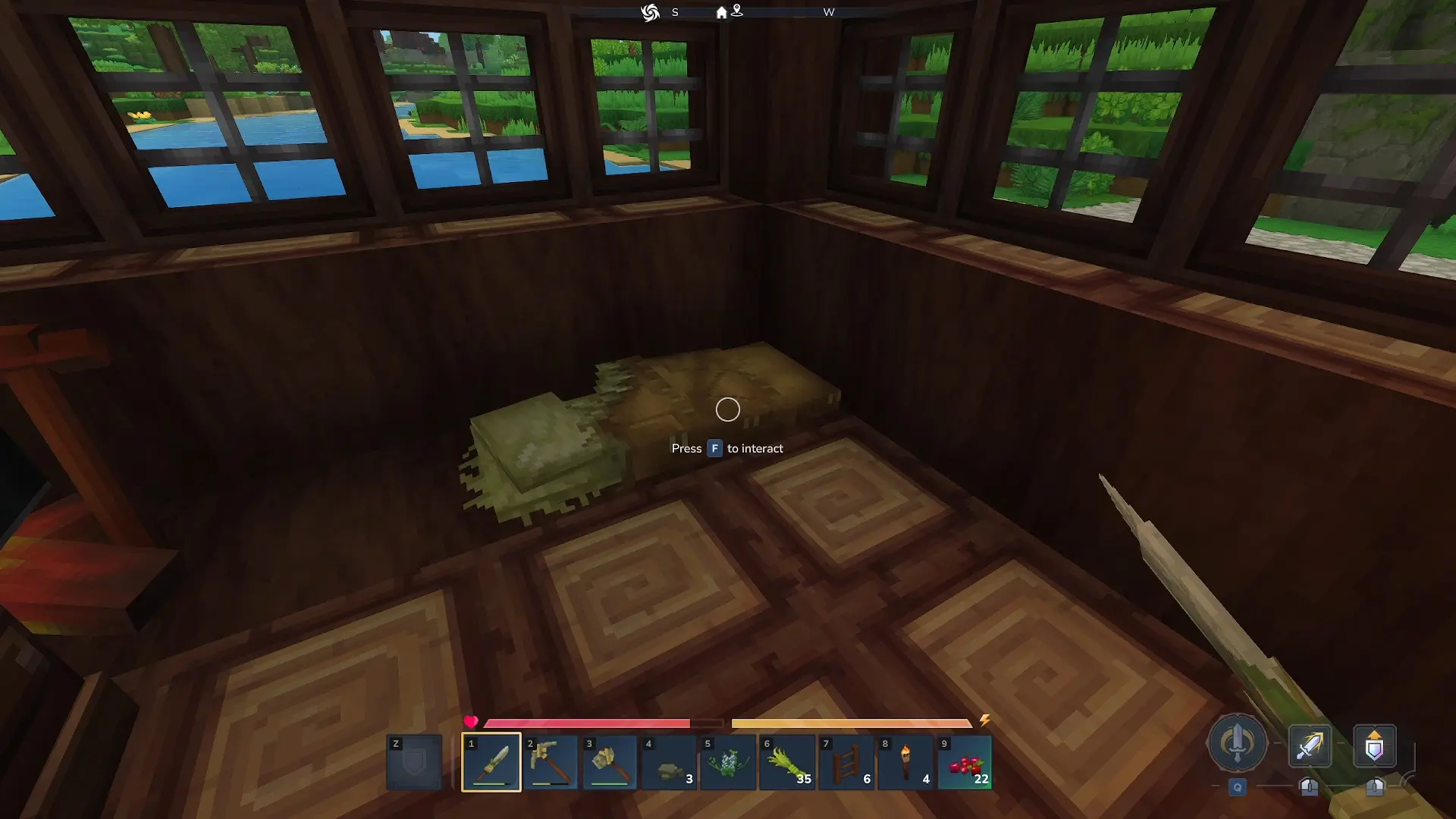Select the blue flower plant slot

point(727,761)
